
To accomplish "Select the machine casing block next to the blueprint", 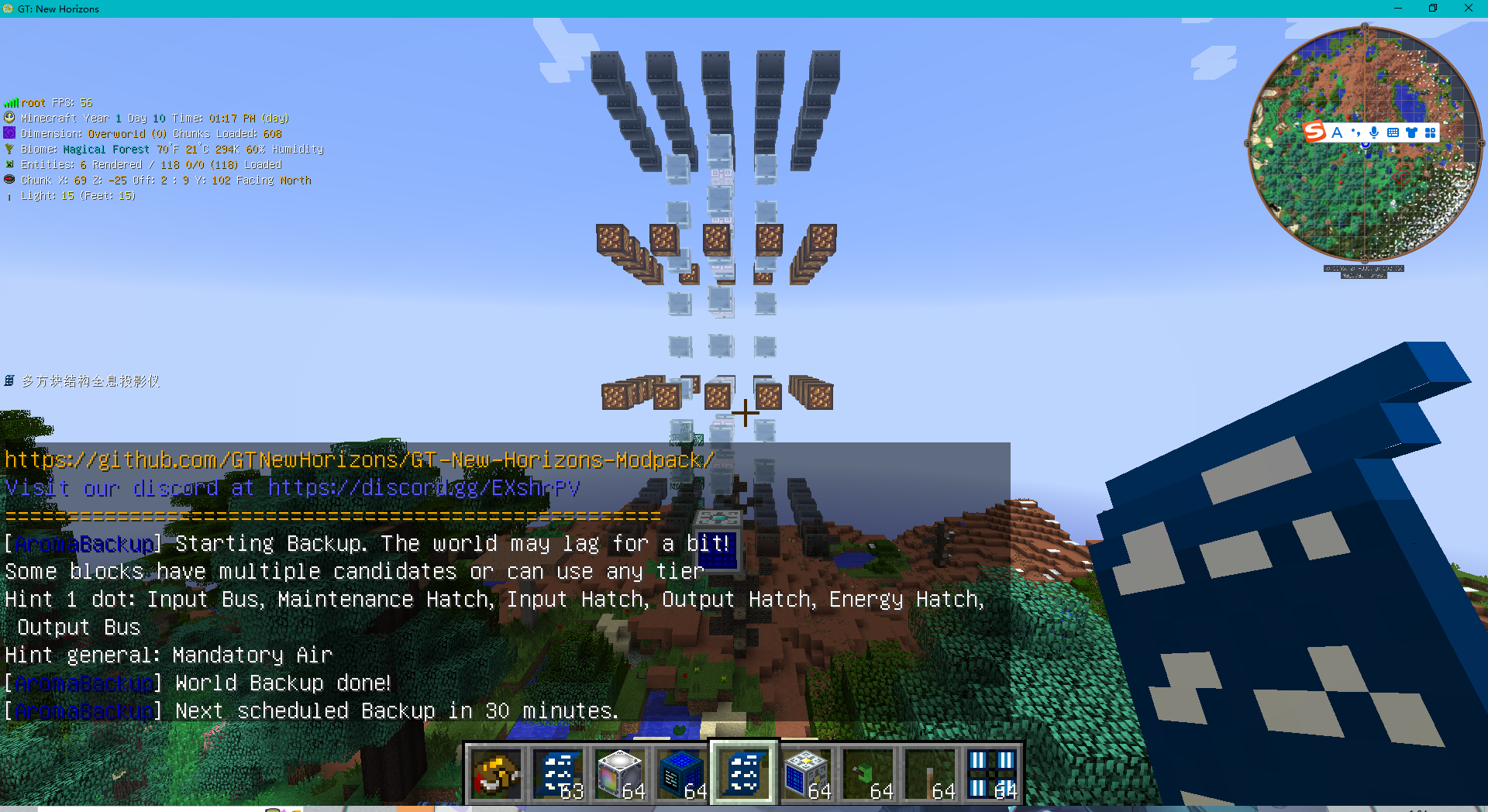I will [x=806, y=773].
